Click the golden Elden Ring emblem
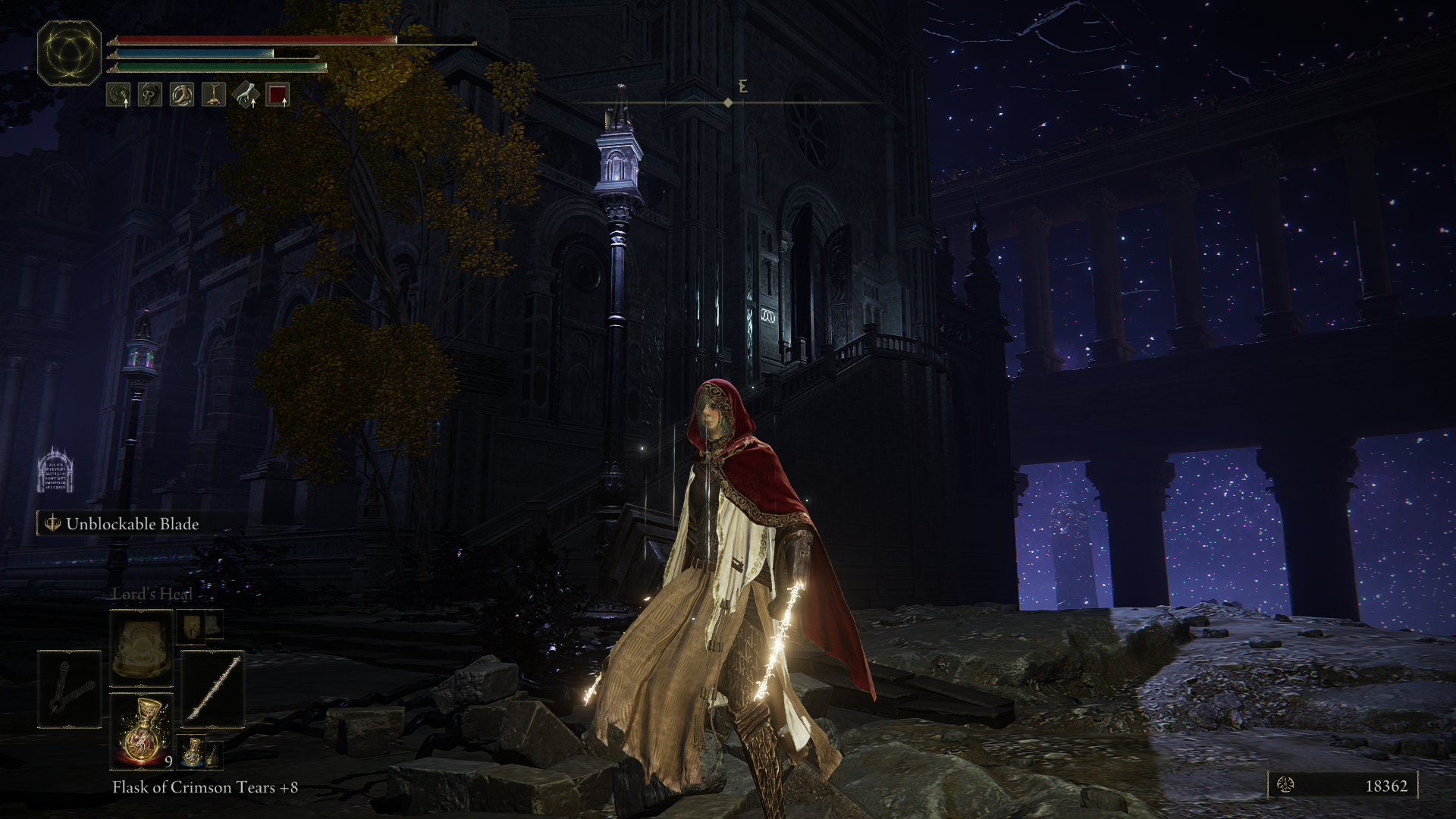 (x=69, y=53)
